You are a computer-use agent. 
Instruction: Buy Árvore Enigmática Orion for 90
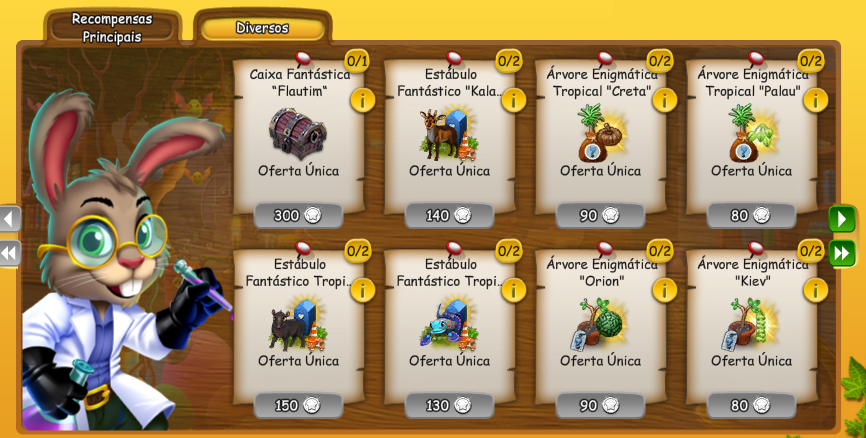pyautogui.click(x=601, y=405)
